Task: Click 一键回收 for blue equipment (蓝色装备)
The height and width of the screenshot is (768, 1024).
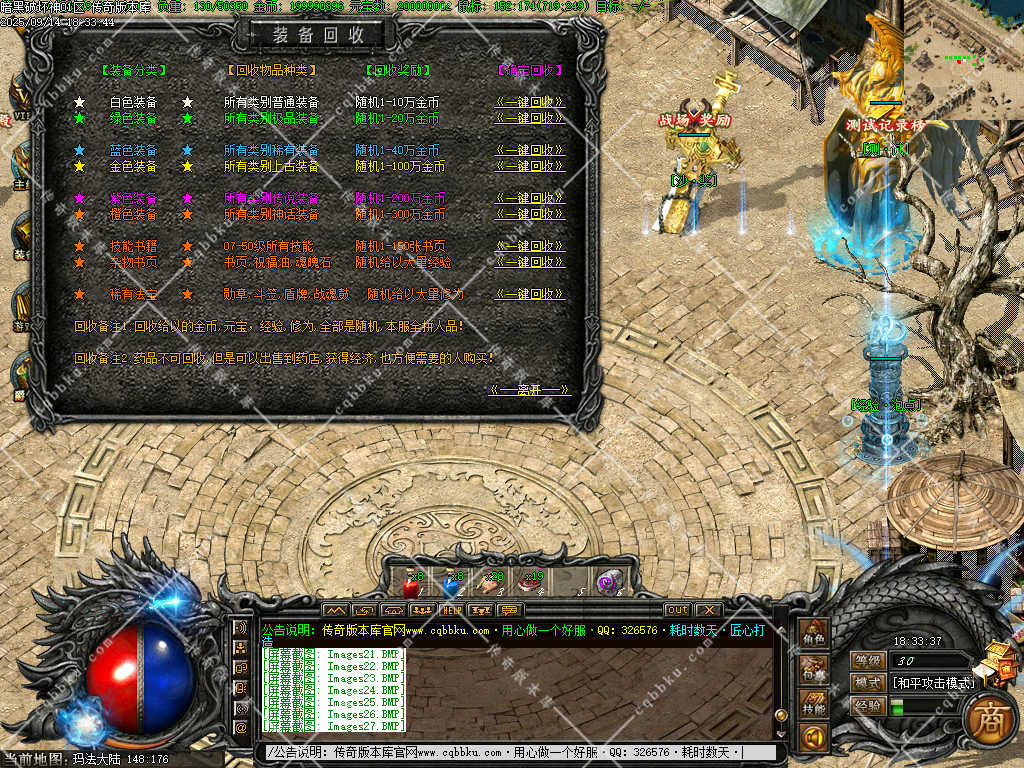Action: pos(530,150)
